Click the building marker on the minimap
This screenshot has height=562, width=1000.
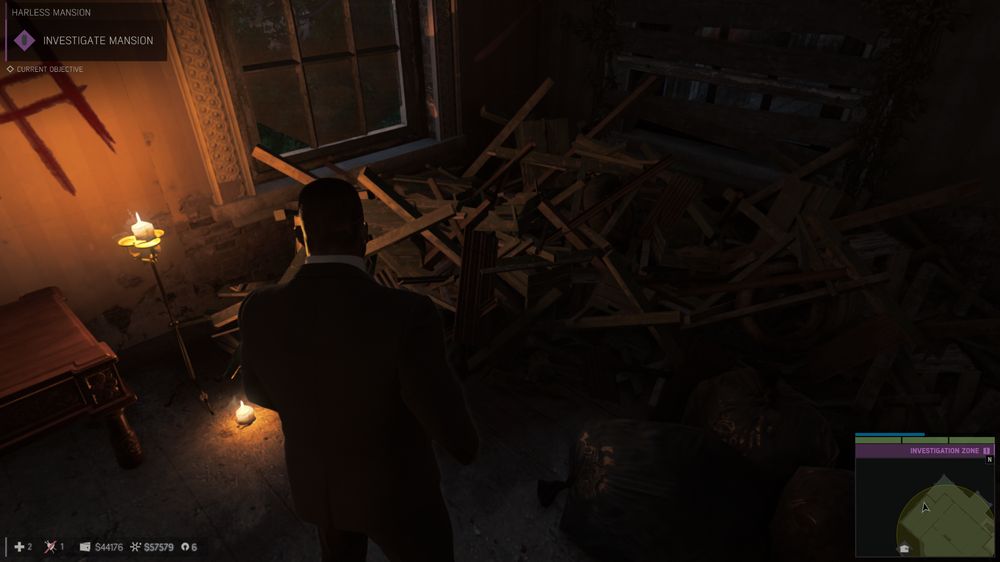point(904,548)
